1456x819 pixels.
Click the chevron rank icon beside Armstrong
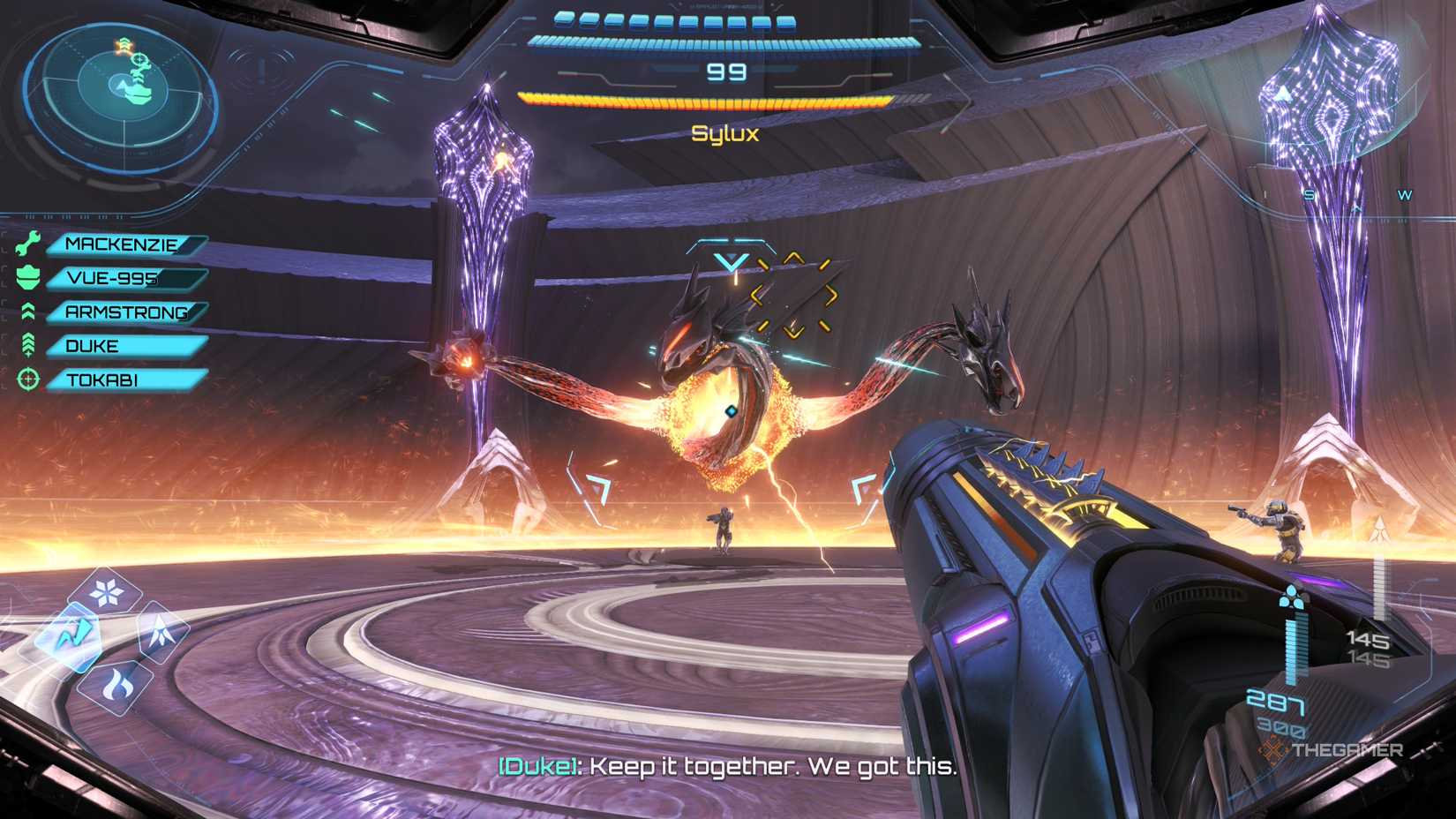click(x=29, y=312)
